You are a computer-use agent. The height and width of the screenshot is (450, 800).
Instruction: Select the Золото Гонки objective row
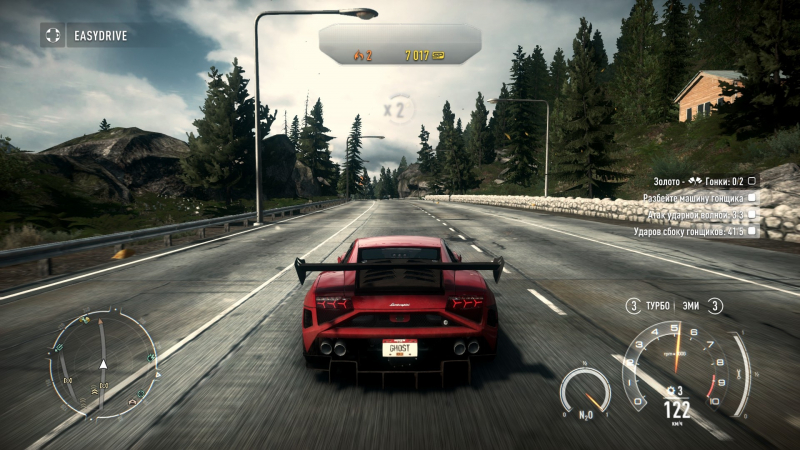(x=695, y=181)
